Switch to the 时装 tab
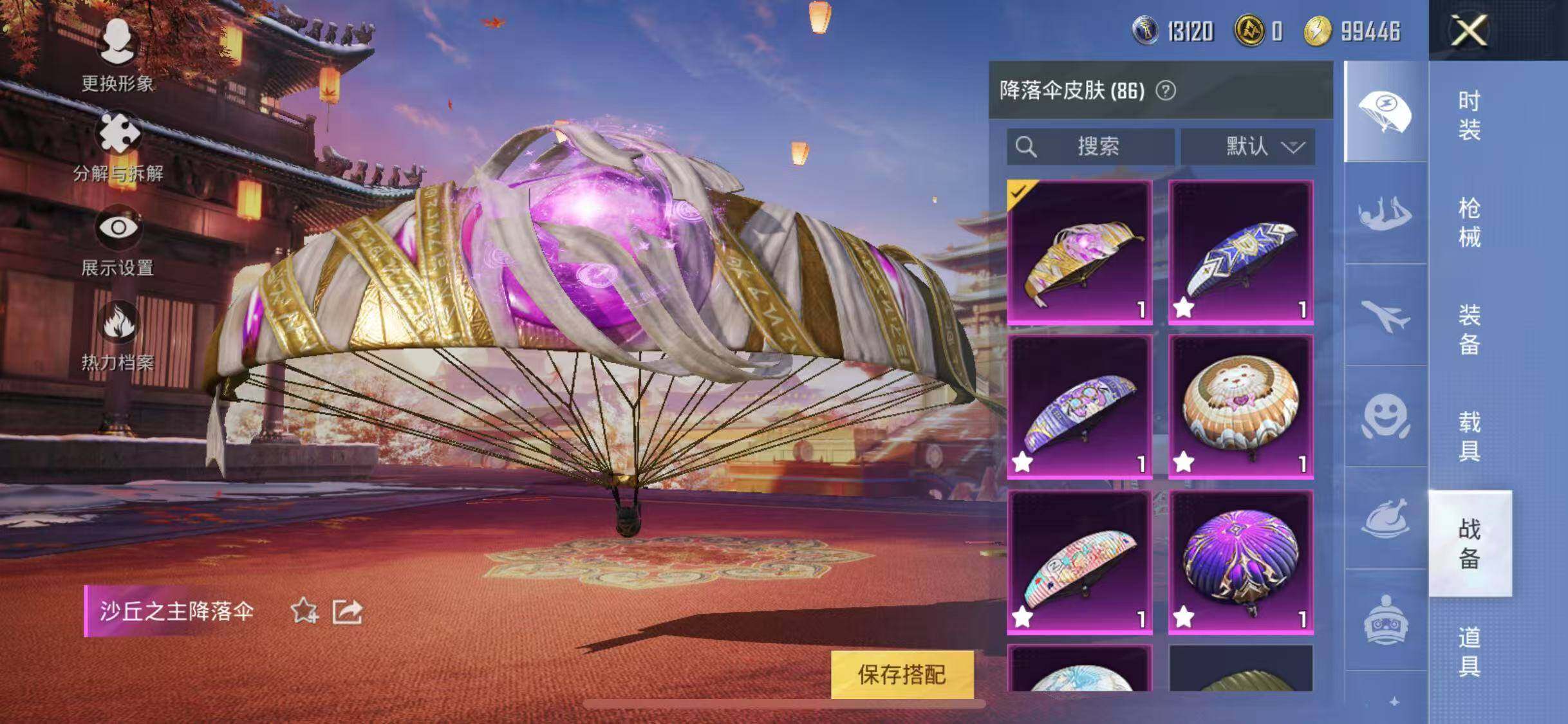Image resolution: width=1568 pixels, height=724 pixels. pos(1469,115)
